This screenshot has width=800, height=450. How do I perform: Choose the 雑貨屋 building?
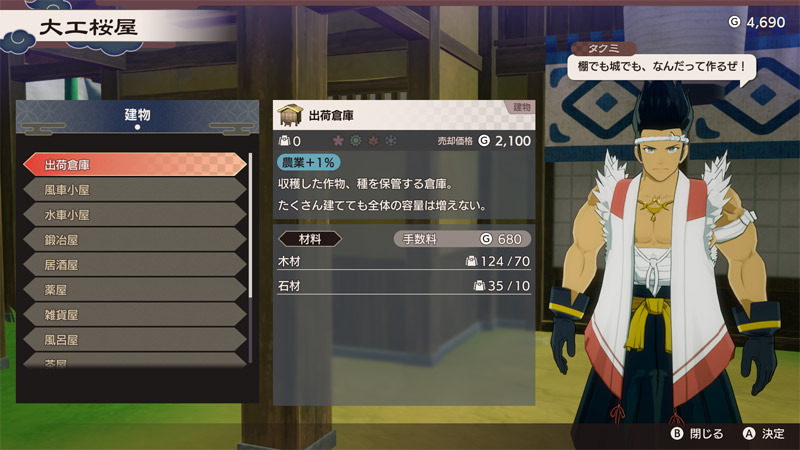[x=133, y=315]
